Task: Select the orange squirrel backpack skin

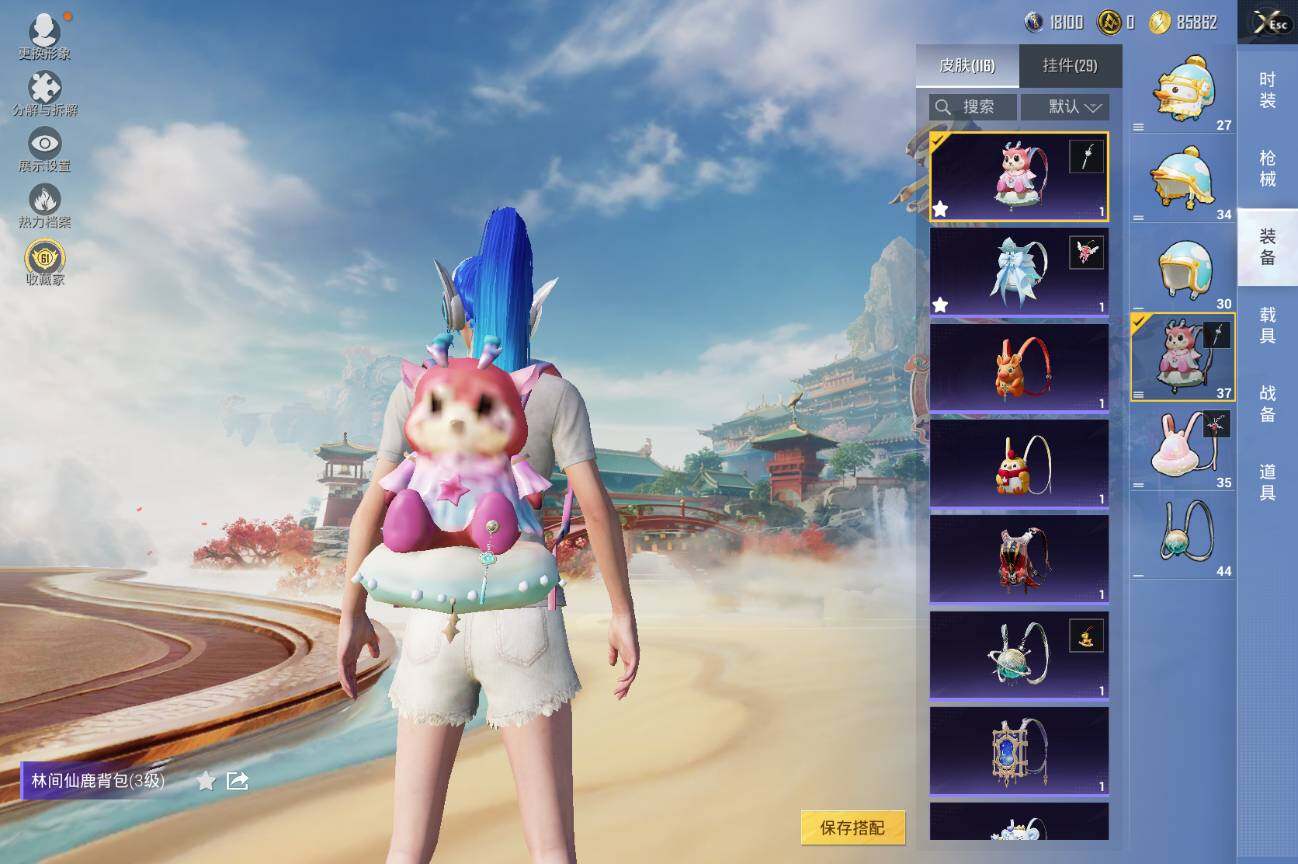Action: click(x=1018, y=367)
